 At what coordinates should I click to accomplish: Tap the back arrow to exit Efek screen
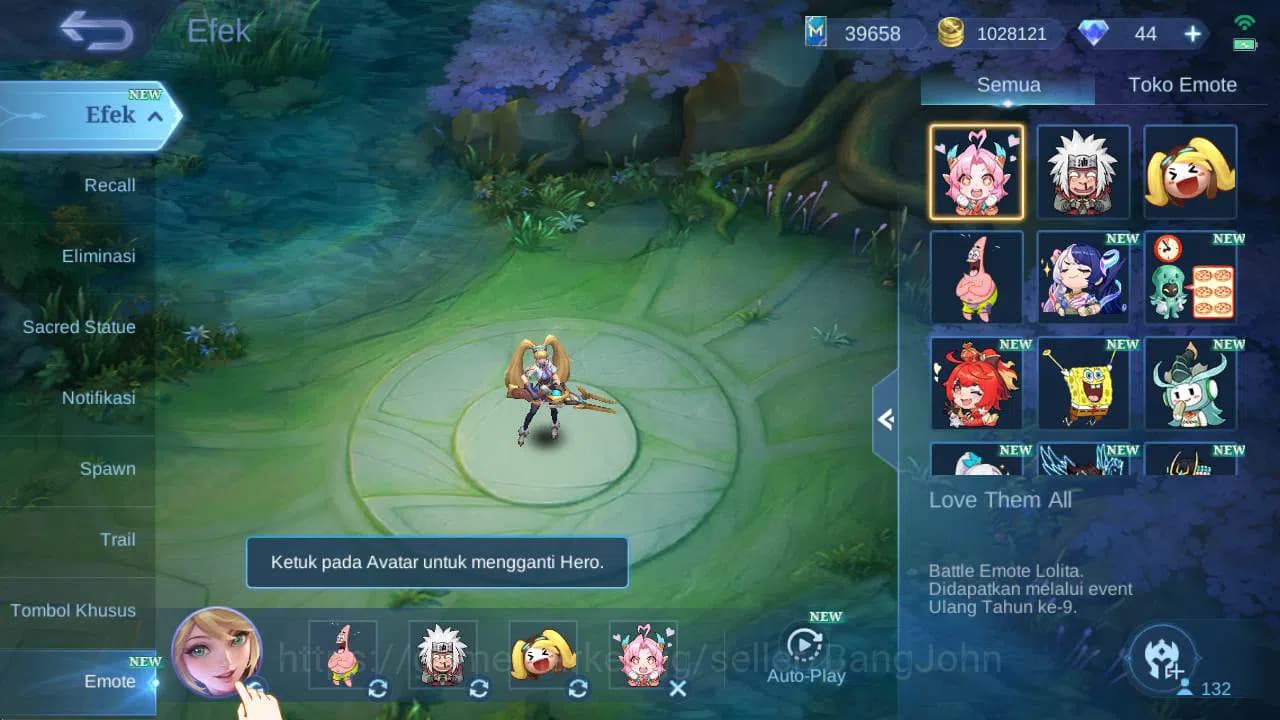point(95,32)
